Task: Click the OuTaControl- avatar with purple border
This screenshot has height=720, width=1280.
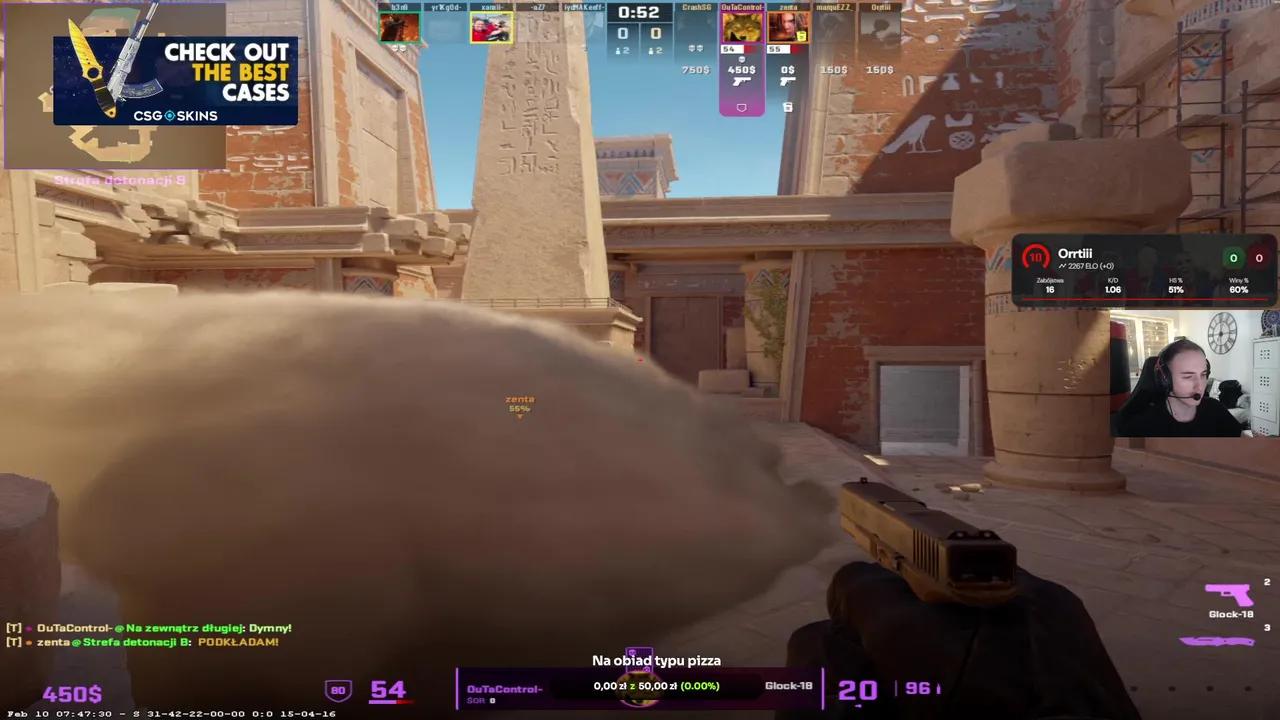Action: pyautogui.click(x=741, y=26)
